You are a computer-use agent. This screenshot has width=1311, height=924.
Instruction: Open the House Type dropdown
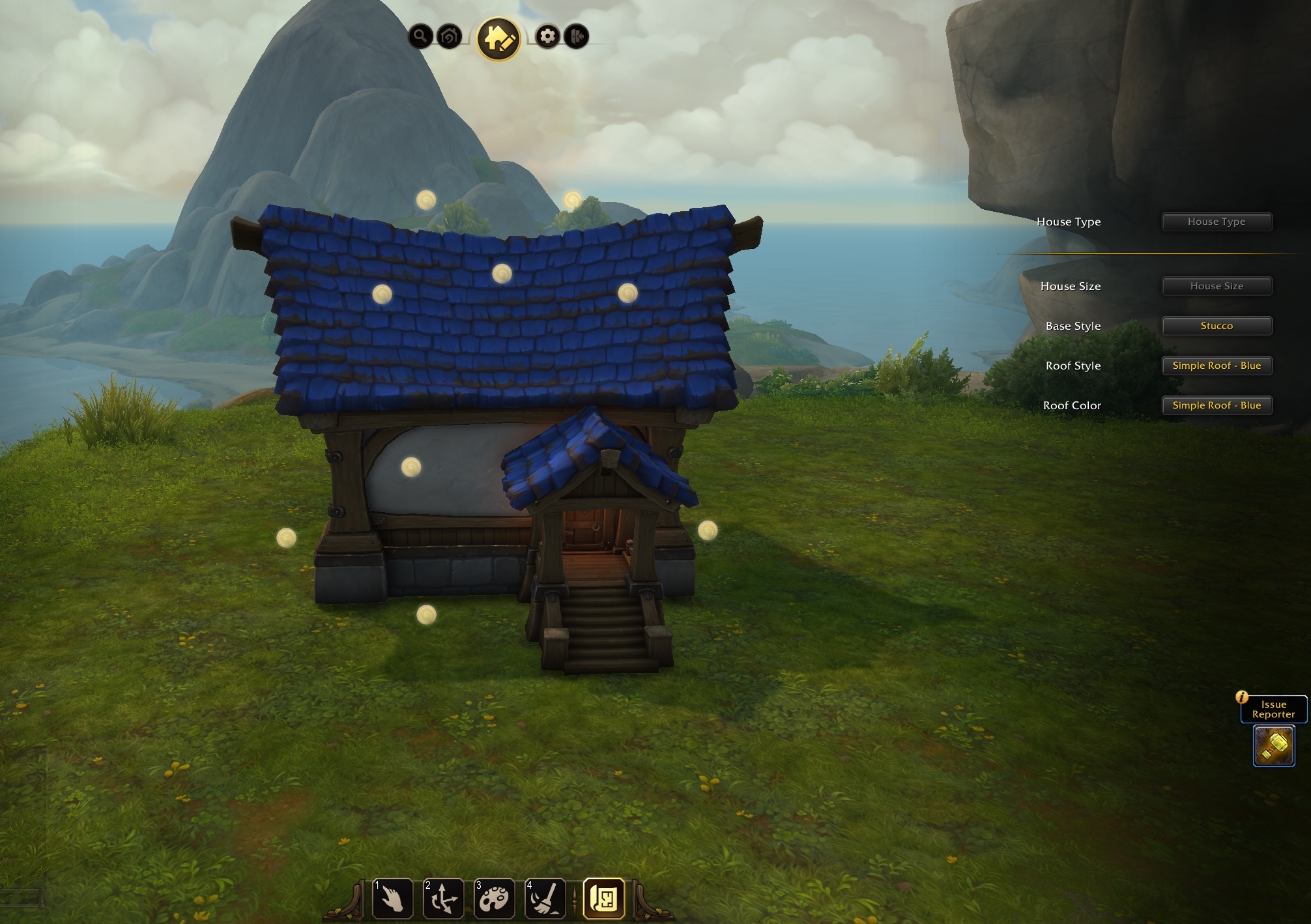(x=1216, y=222)
